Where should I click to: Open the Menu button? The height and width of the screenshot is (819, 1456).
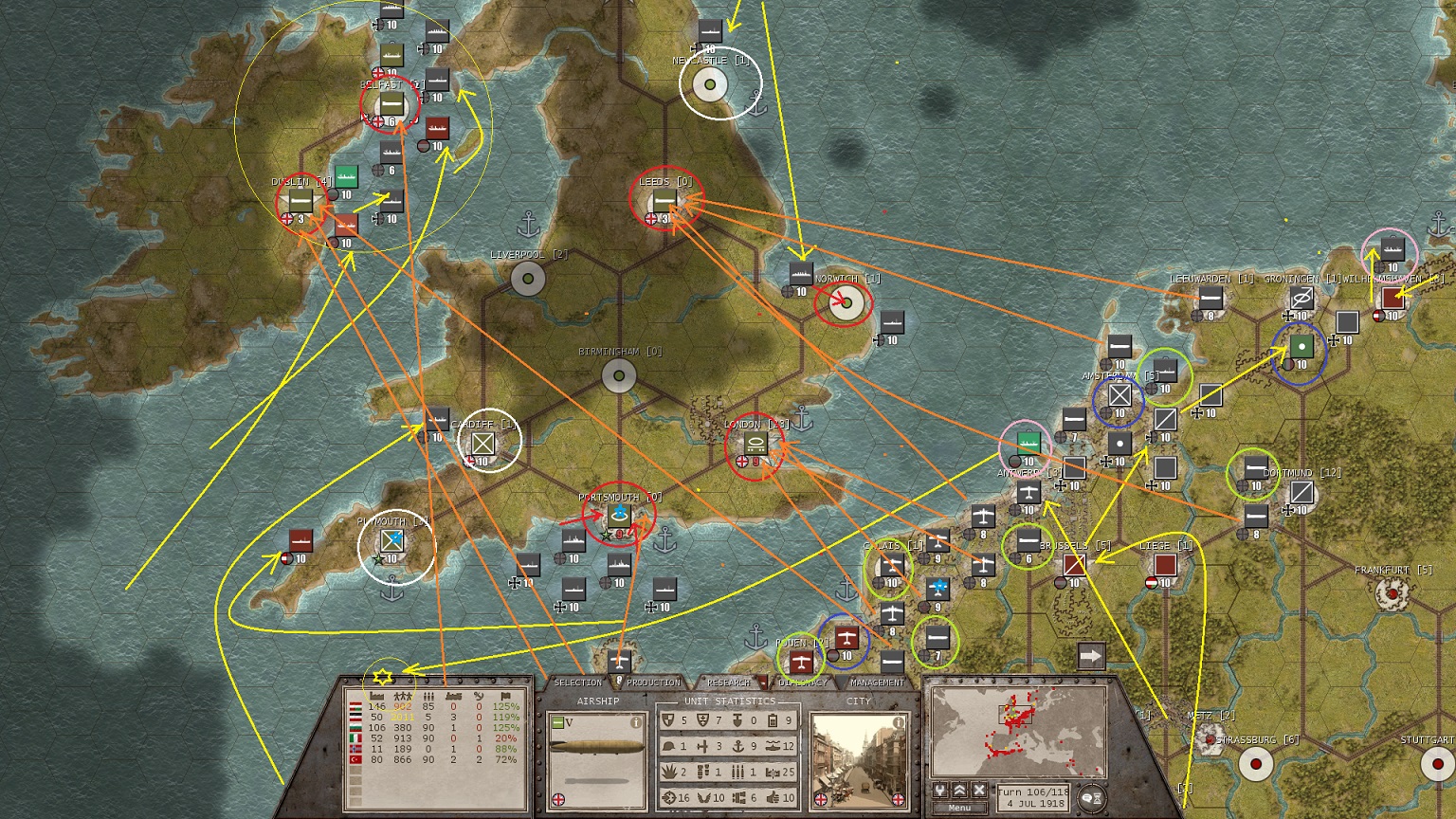tap(959, 808)
